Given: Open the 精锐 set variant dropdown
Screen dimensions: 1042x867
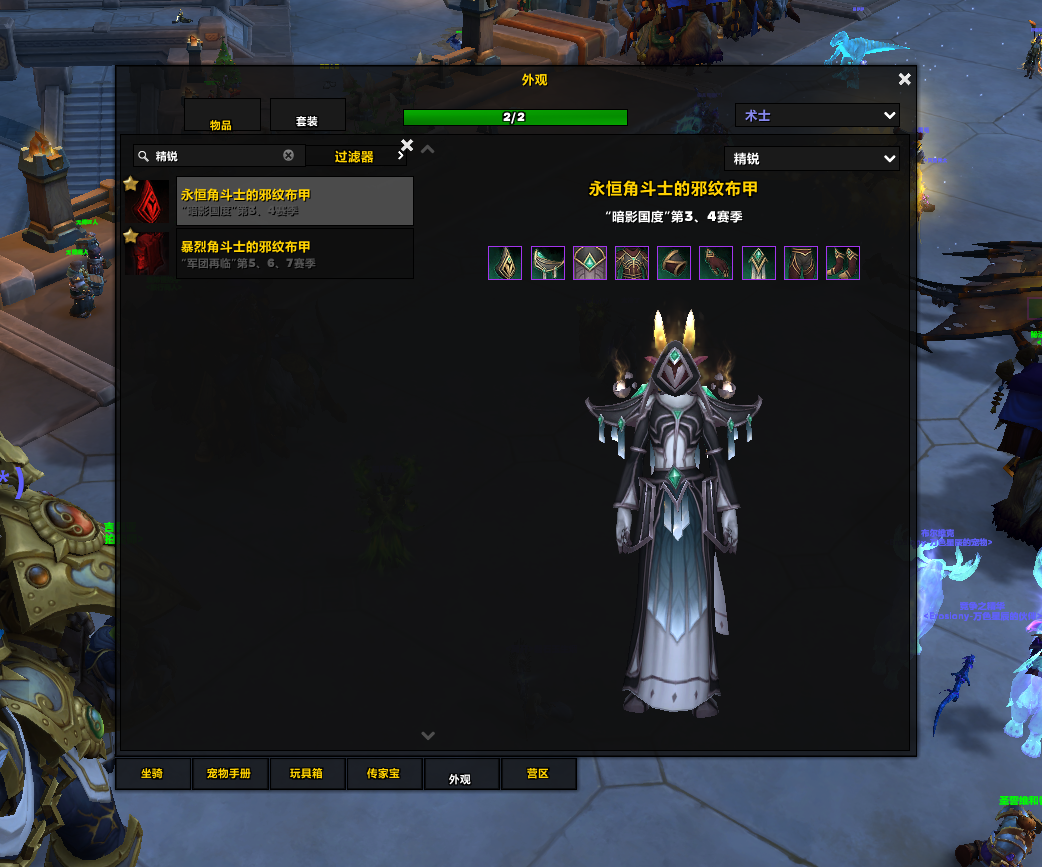Looking at the screenshot, I should (811, 159).
